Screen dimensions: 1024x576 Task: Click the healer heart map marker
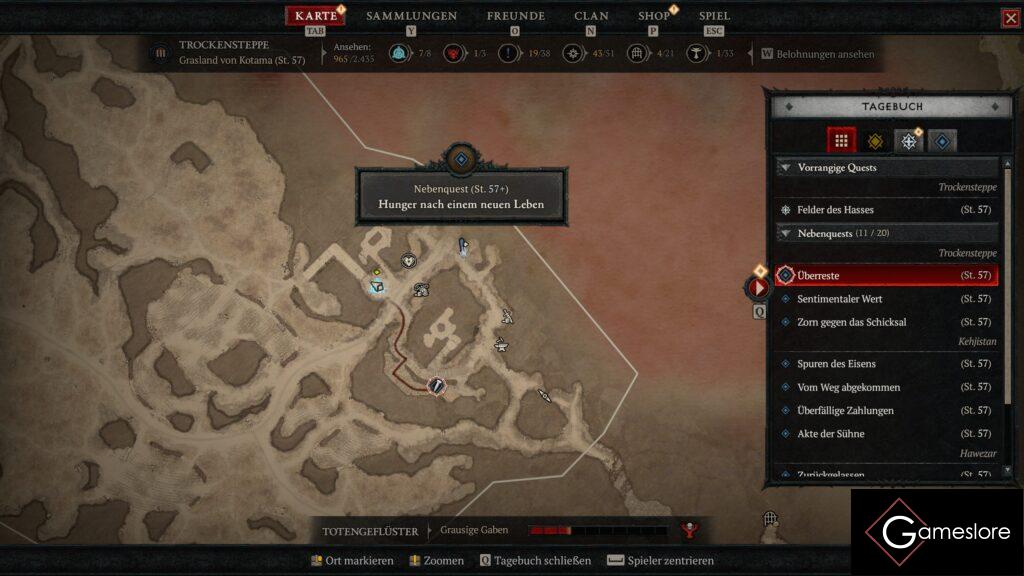[x=408, y=260]
